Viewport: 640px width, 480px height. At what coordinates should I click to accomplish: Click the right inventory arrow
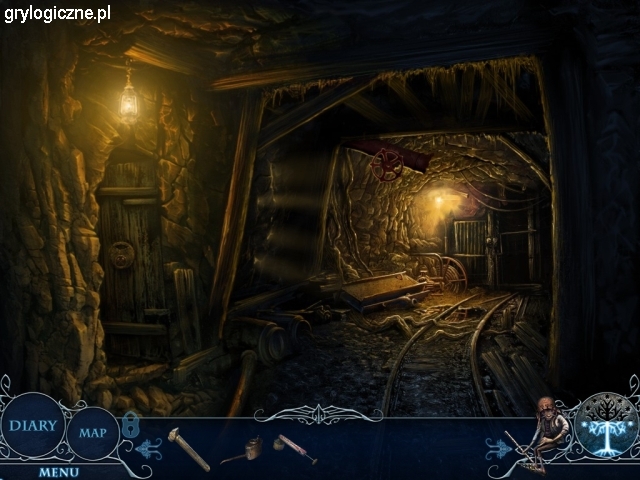(498, 447)
